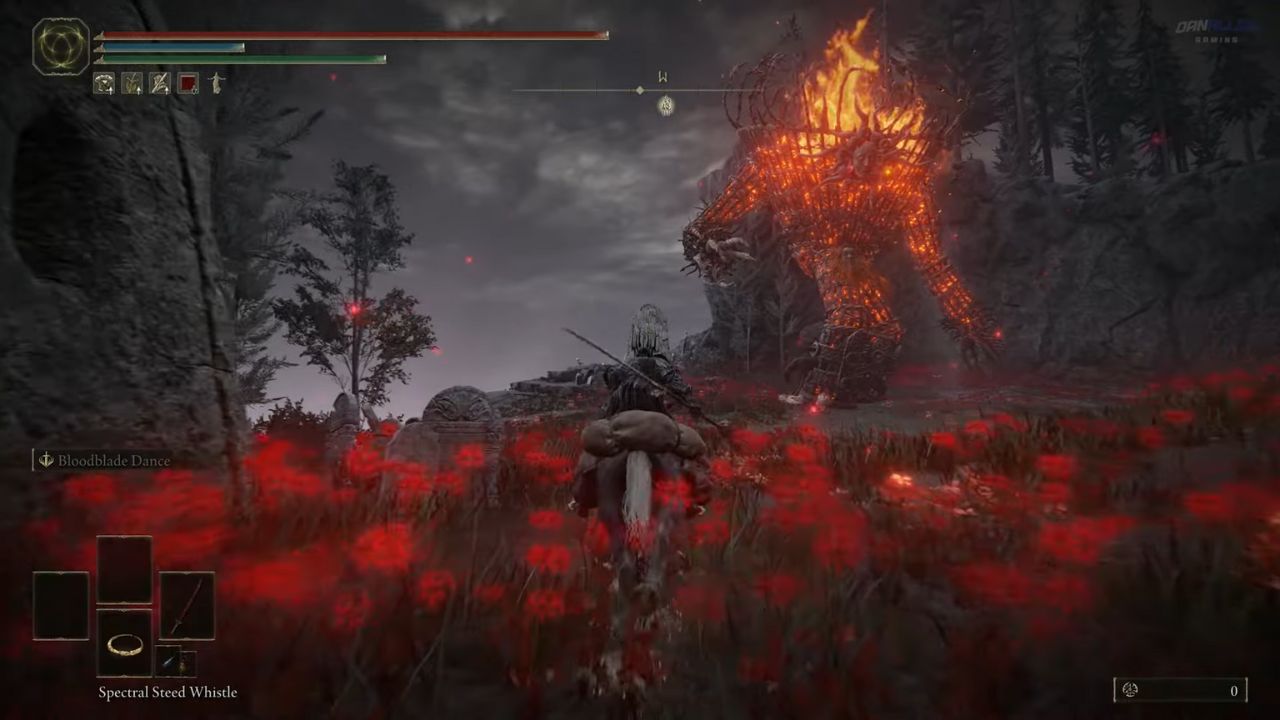The width and height of the screenshot is (1280, 720).
Task: Click the golden great rune emblem
Action: [61, 47]
